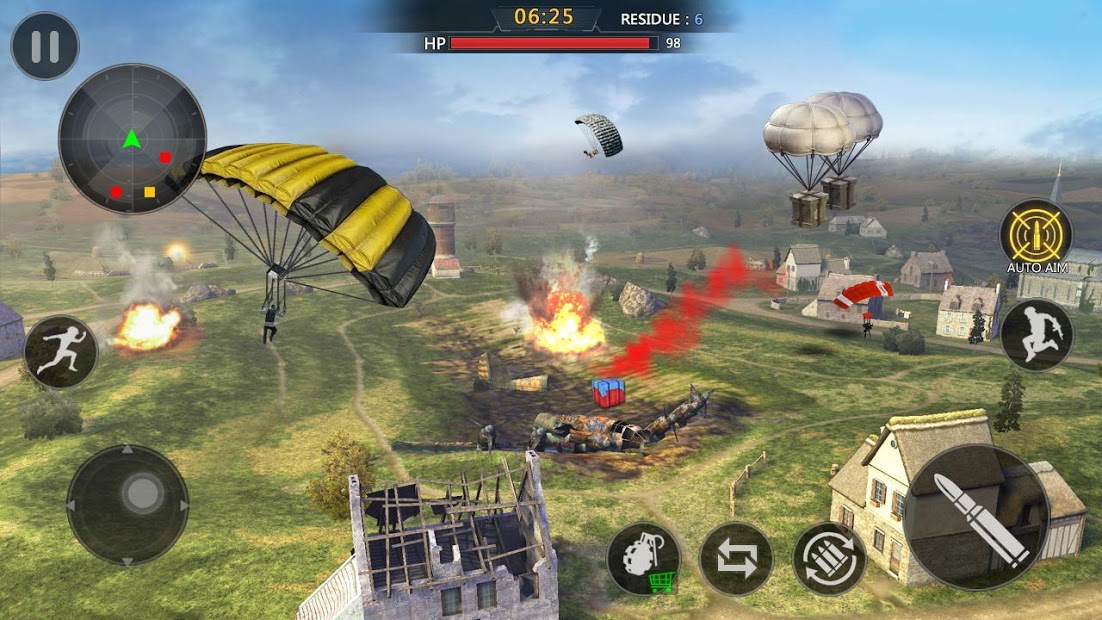Switch weapons with the swap arrows button
The height and width of the screenshot is (620, 1102).
pos(736,558)
